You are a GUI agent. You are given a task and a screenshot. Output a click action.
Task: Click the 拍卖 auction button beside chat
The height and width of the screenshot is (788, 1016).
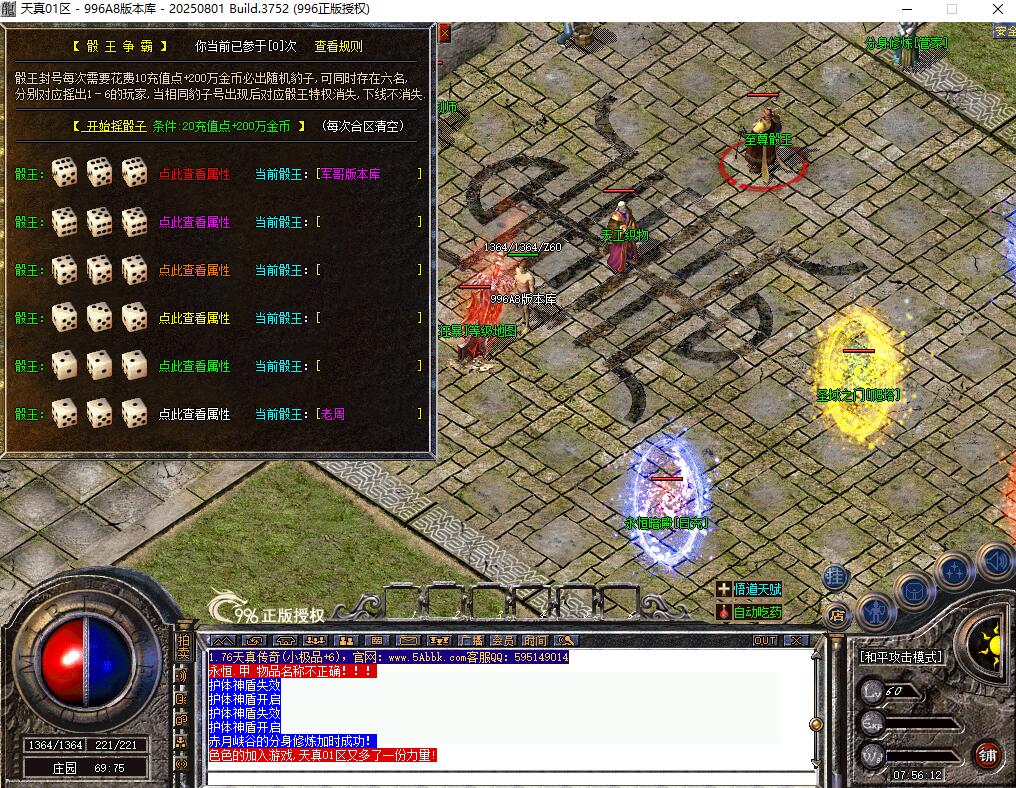click(x=183, y=646)
